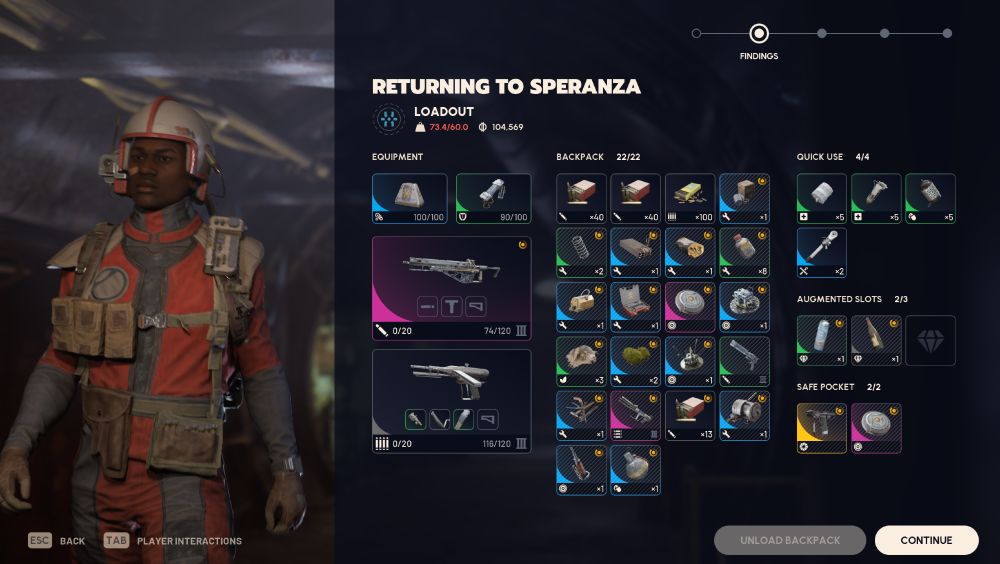Choose the grey pistol-like weapon with 116/120 durability
This screenshot has height=564, width=1000.
[451, 400]
